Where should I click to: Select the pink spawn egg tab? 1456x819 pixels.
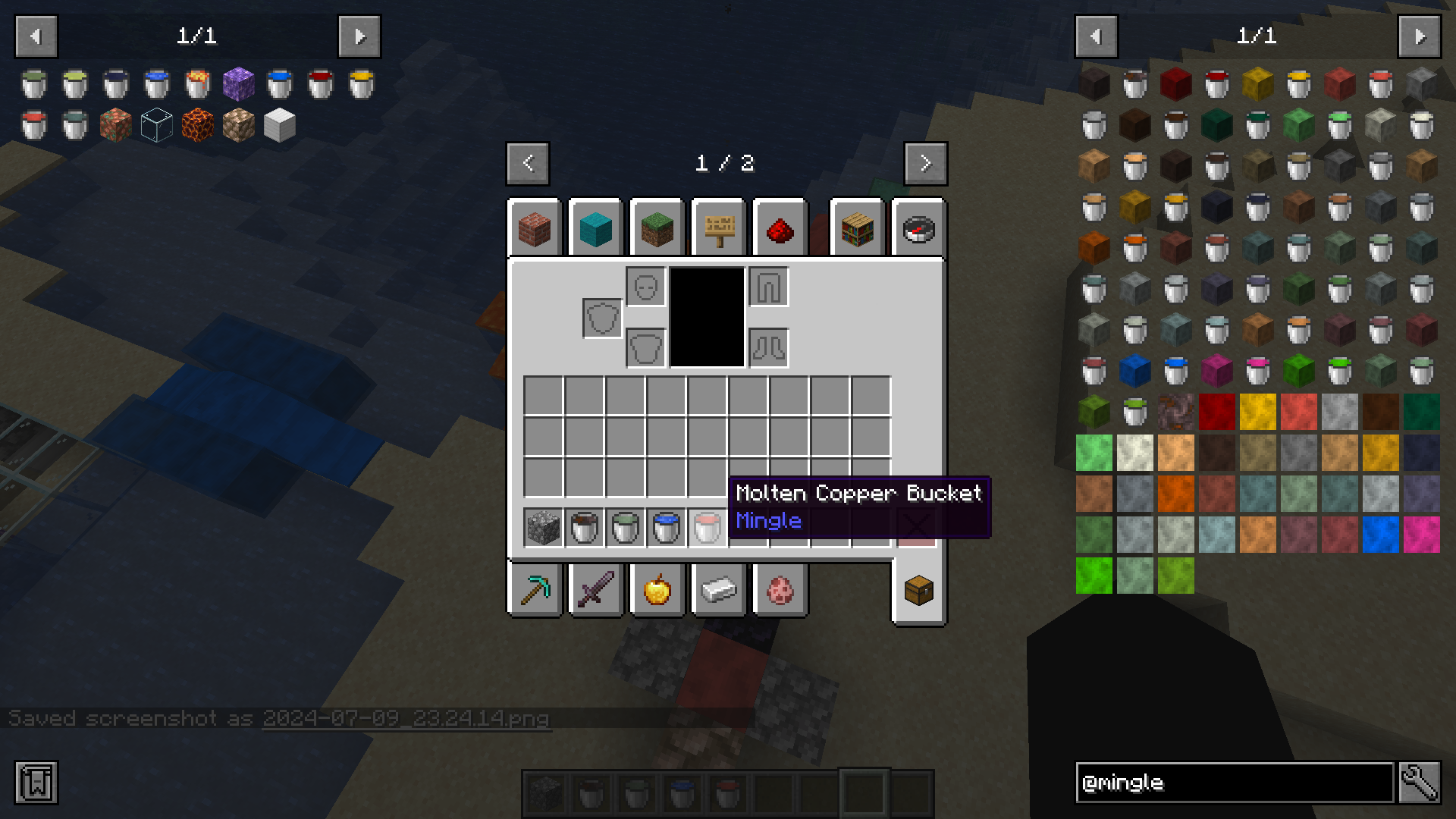coord(780,590)
